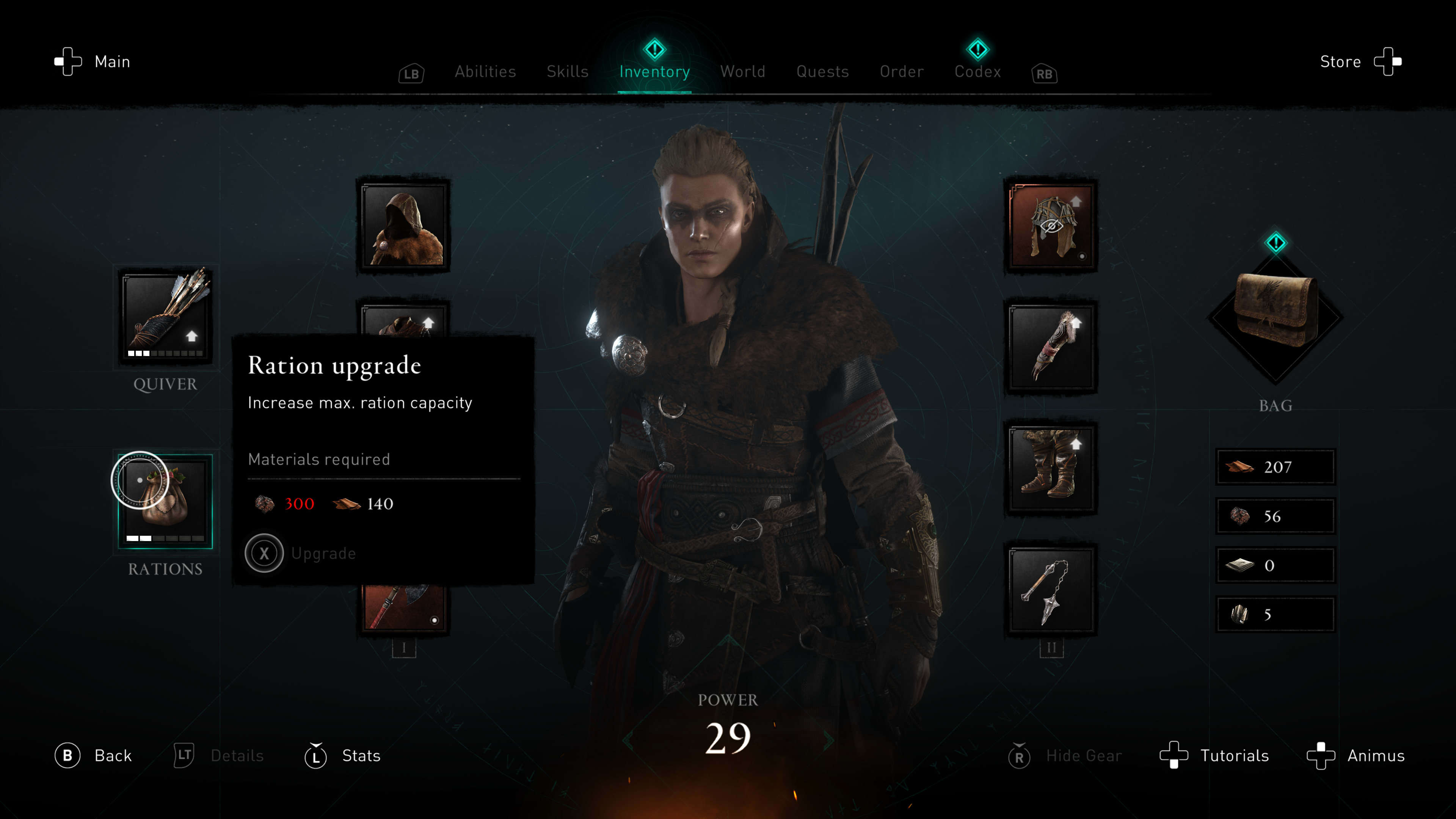This screenshot has height=819, width=1456.
Task: Select the Inventory tab
Action: point(654,72)
